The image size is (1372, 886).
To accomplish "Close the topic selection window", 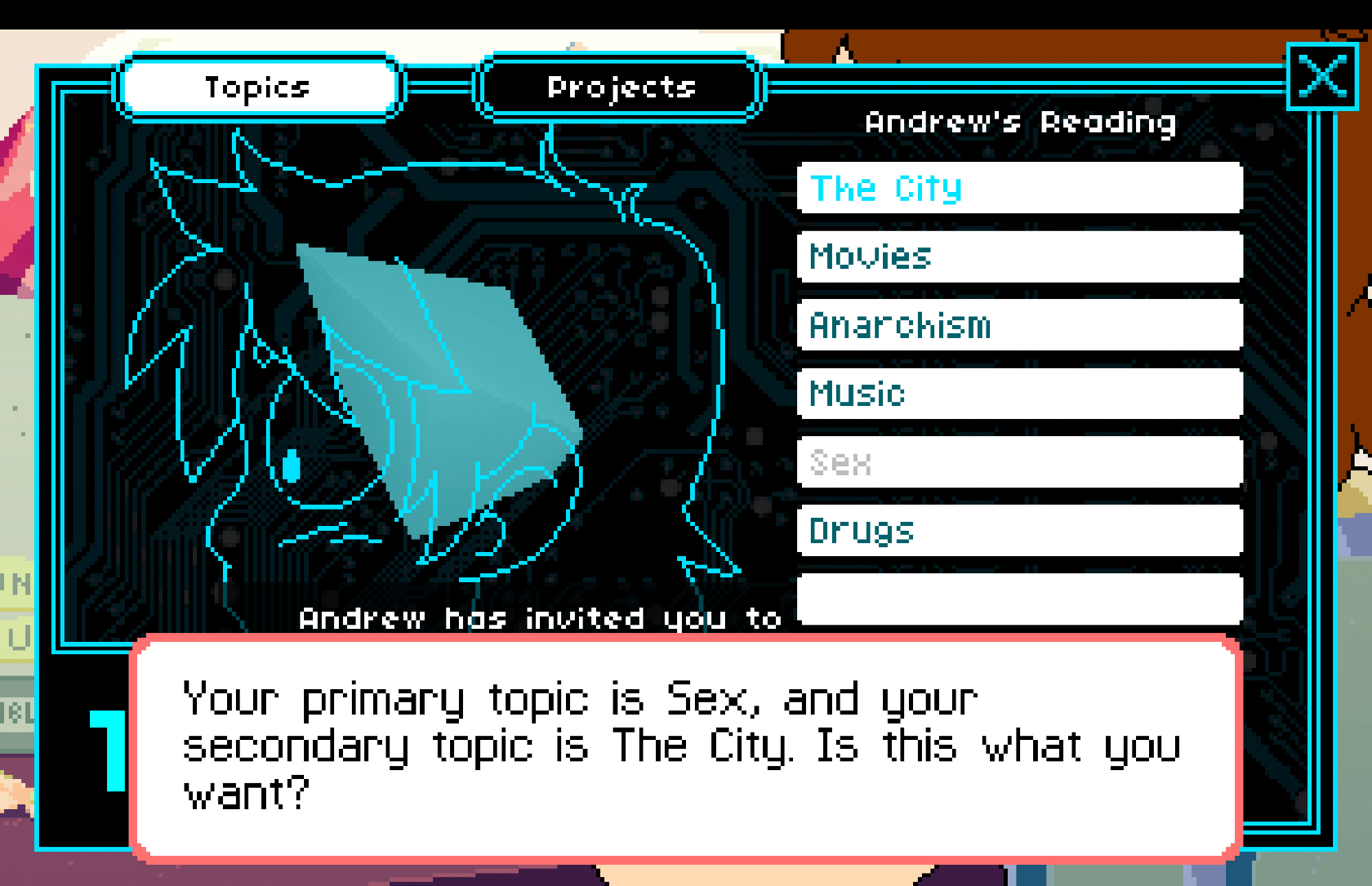I will point(1322,76).
